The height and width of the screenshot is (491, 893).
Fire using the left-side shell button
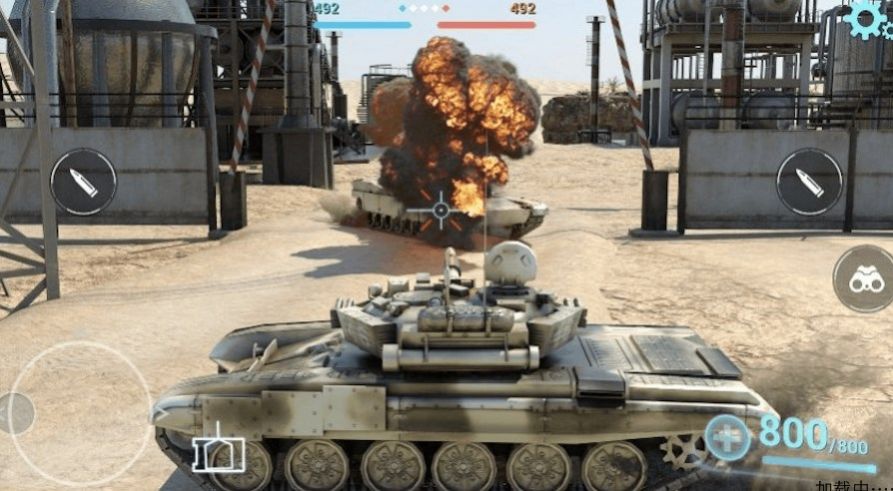84,182
